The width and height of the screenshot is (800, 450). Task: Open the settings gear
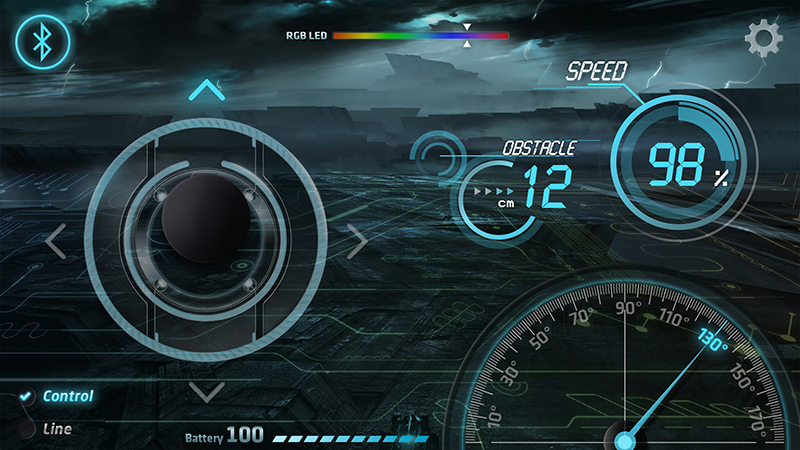click(763, 40)
